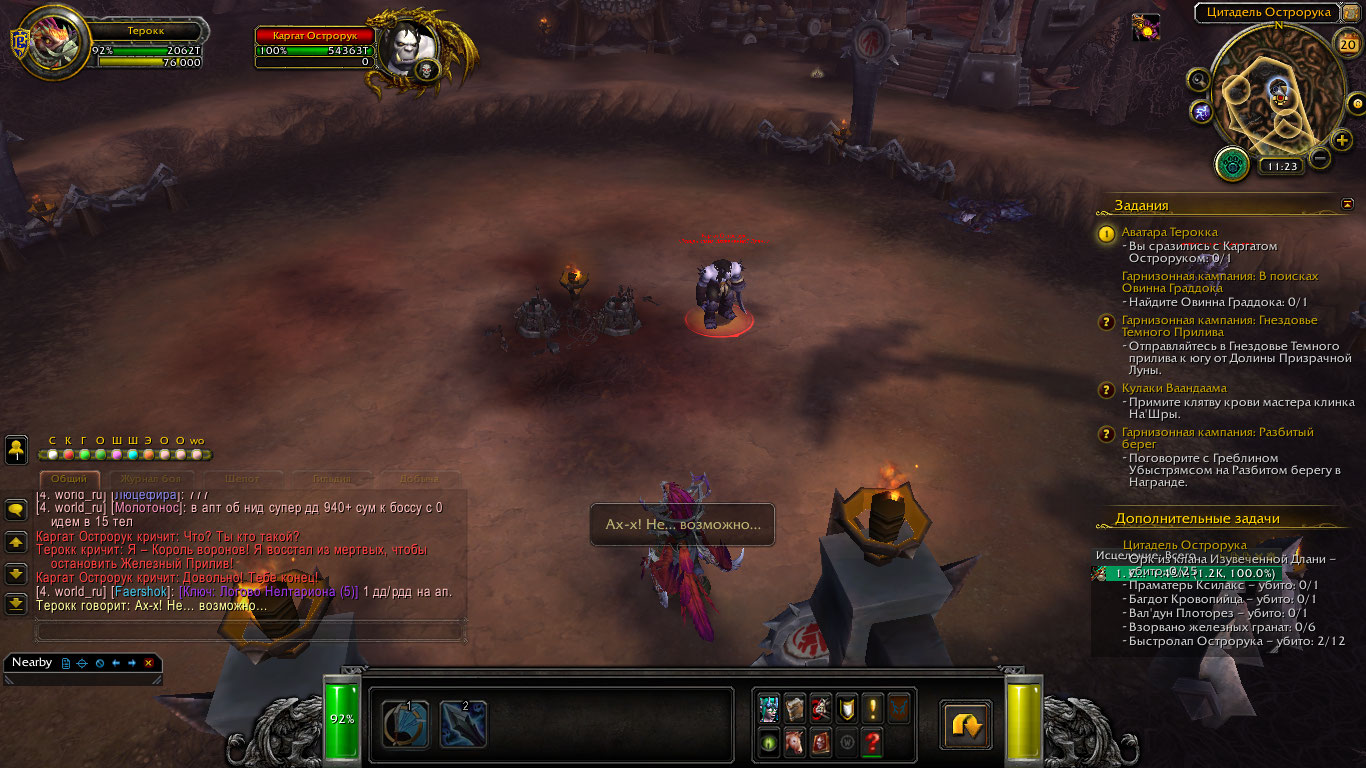
Task: Activate the first vehicle ability, the feathered wing
Action: (406, 724)
